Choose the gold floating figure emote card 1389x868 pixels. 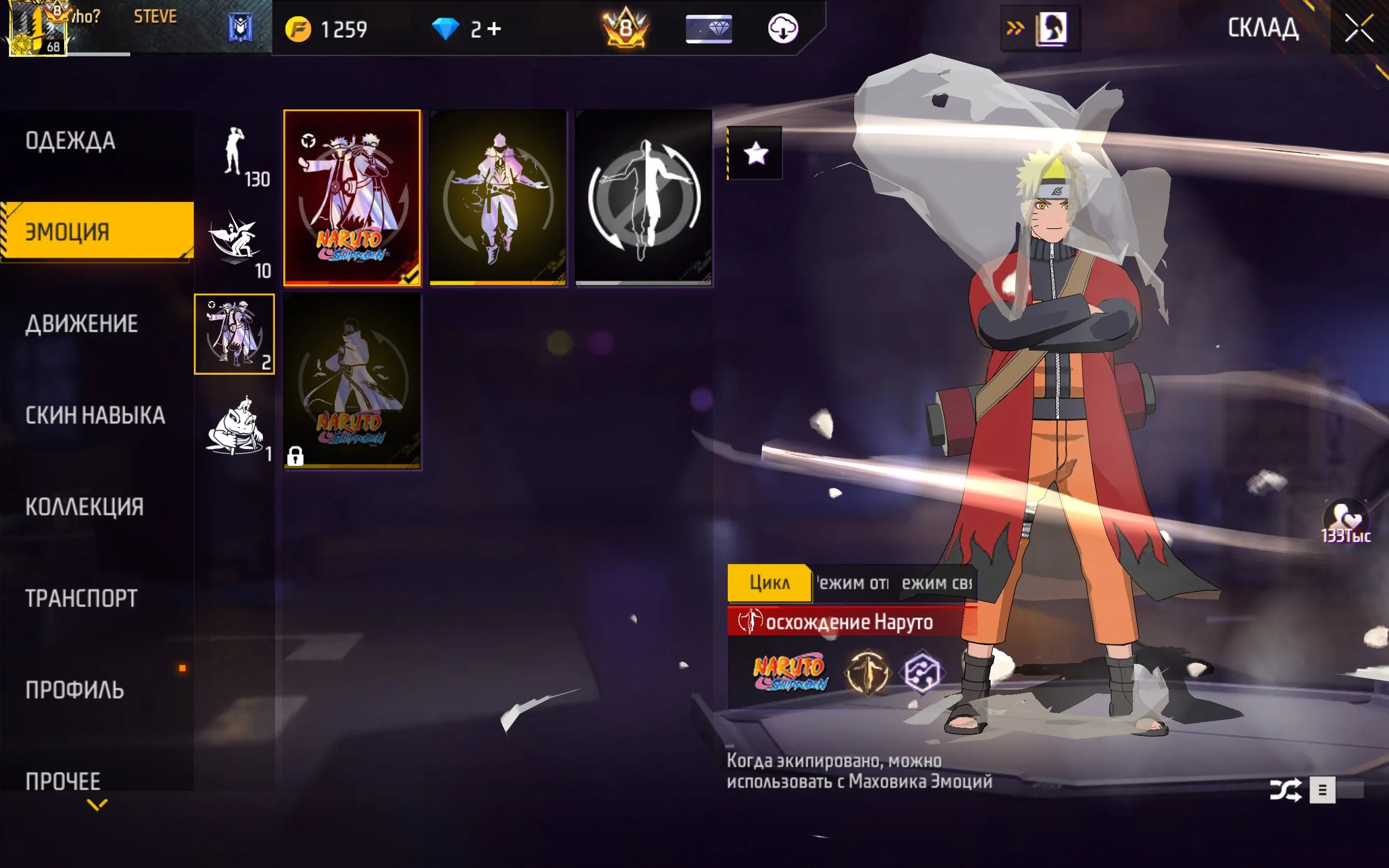tap(498, 198)
